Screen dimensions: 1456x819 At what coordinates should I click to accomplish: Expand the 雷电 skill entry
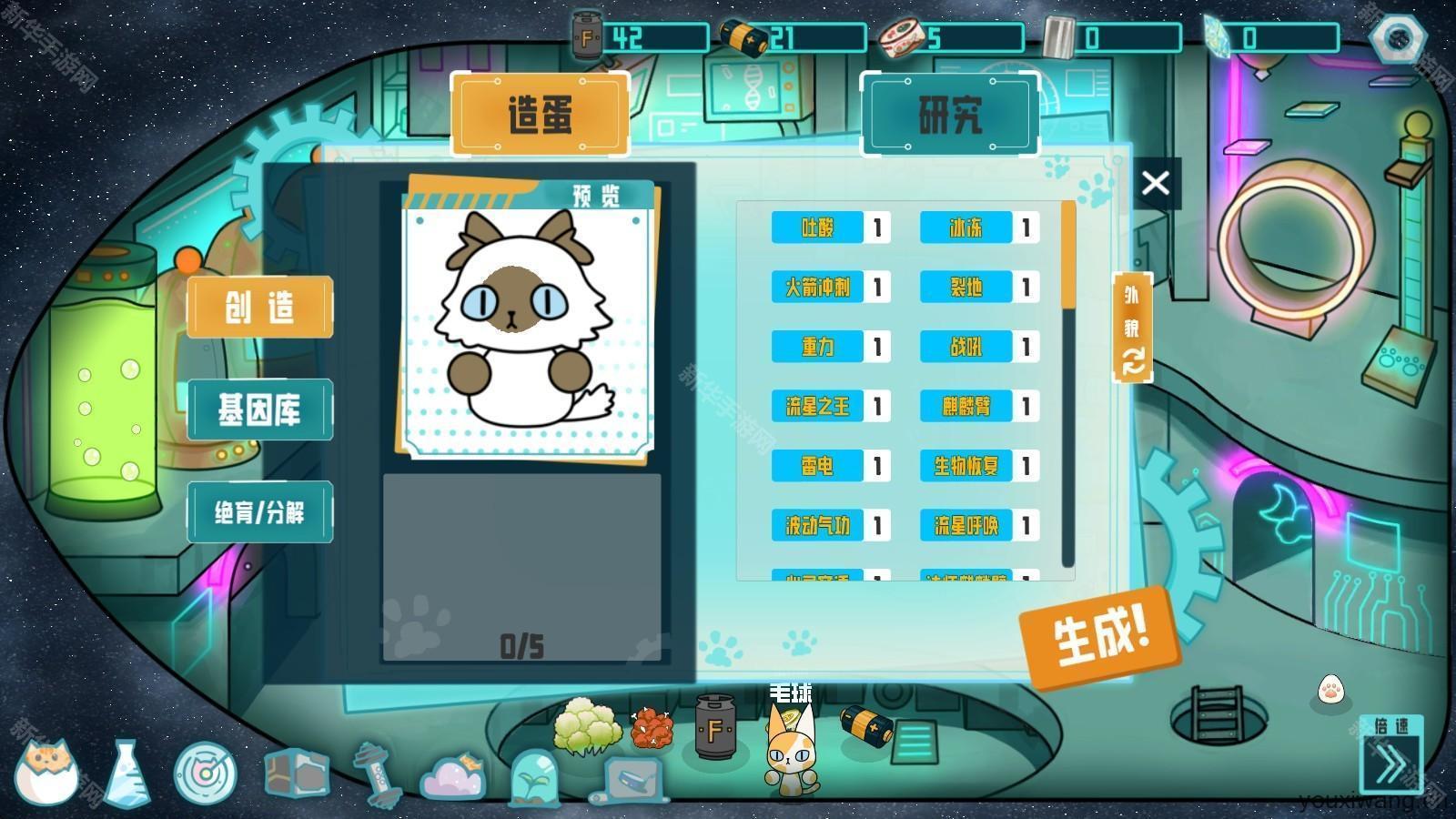point(817,466)
